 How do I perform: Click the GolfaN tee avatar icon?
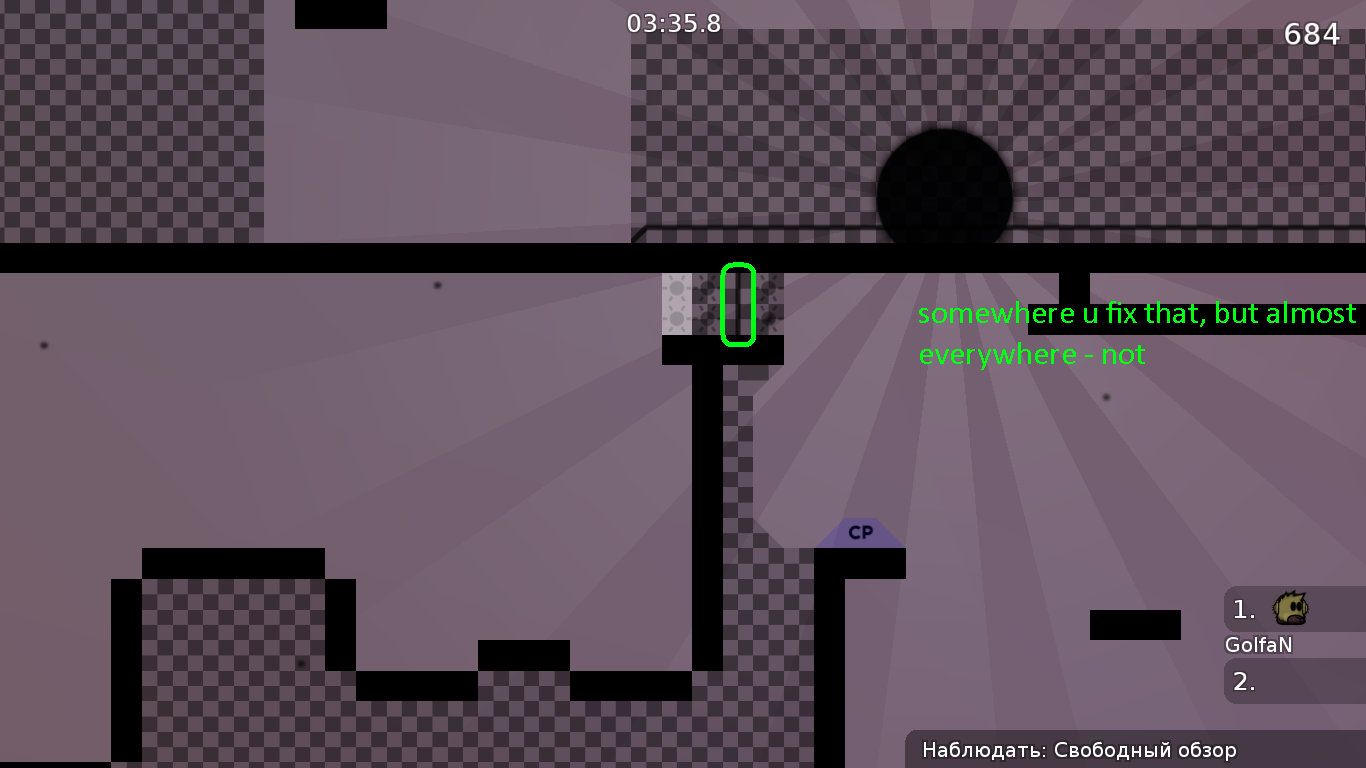coord(1291,608)
